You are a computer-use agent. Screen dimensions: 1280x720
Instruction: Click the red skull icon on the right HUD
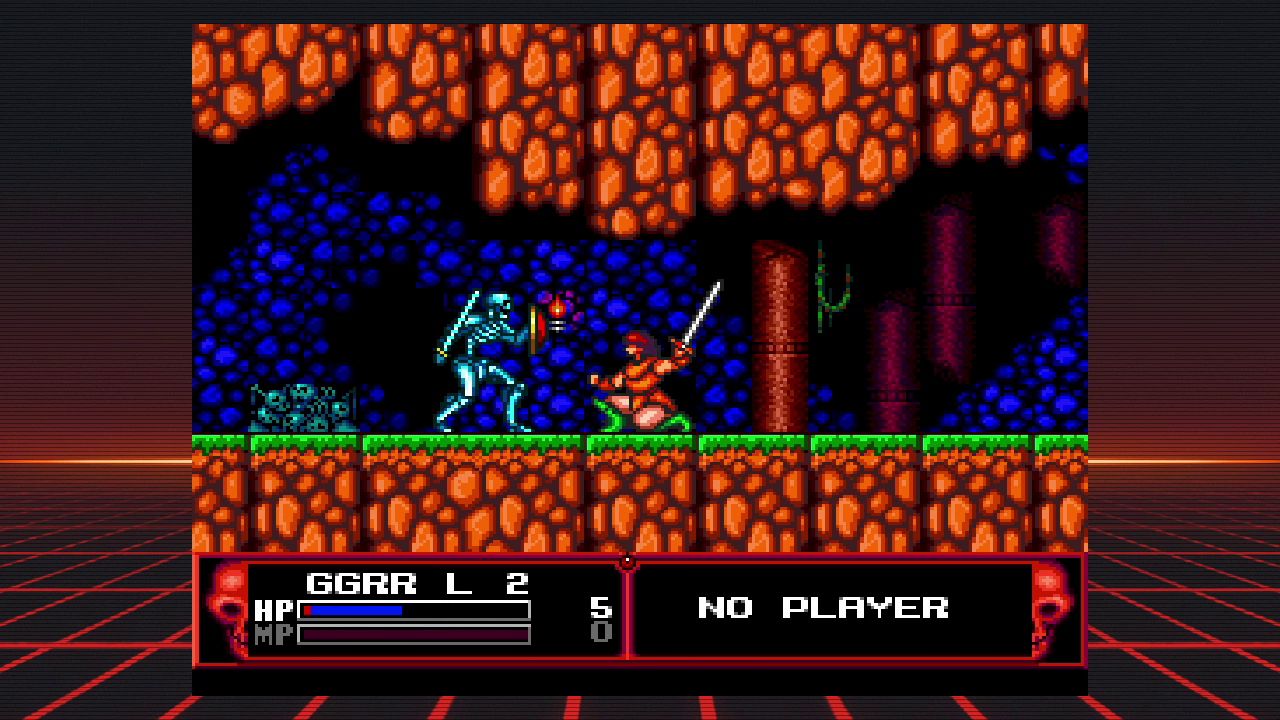click(1048, 604)
